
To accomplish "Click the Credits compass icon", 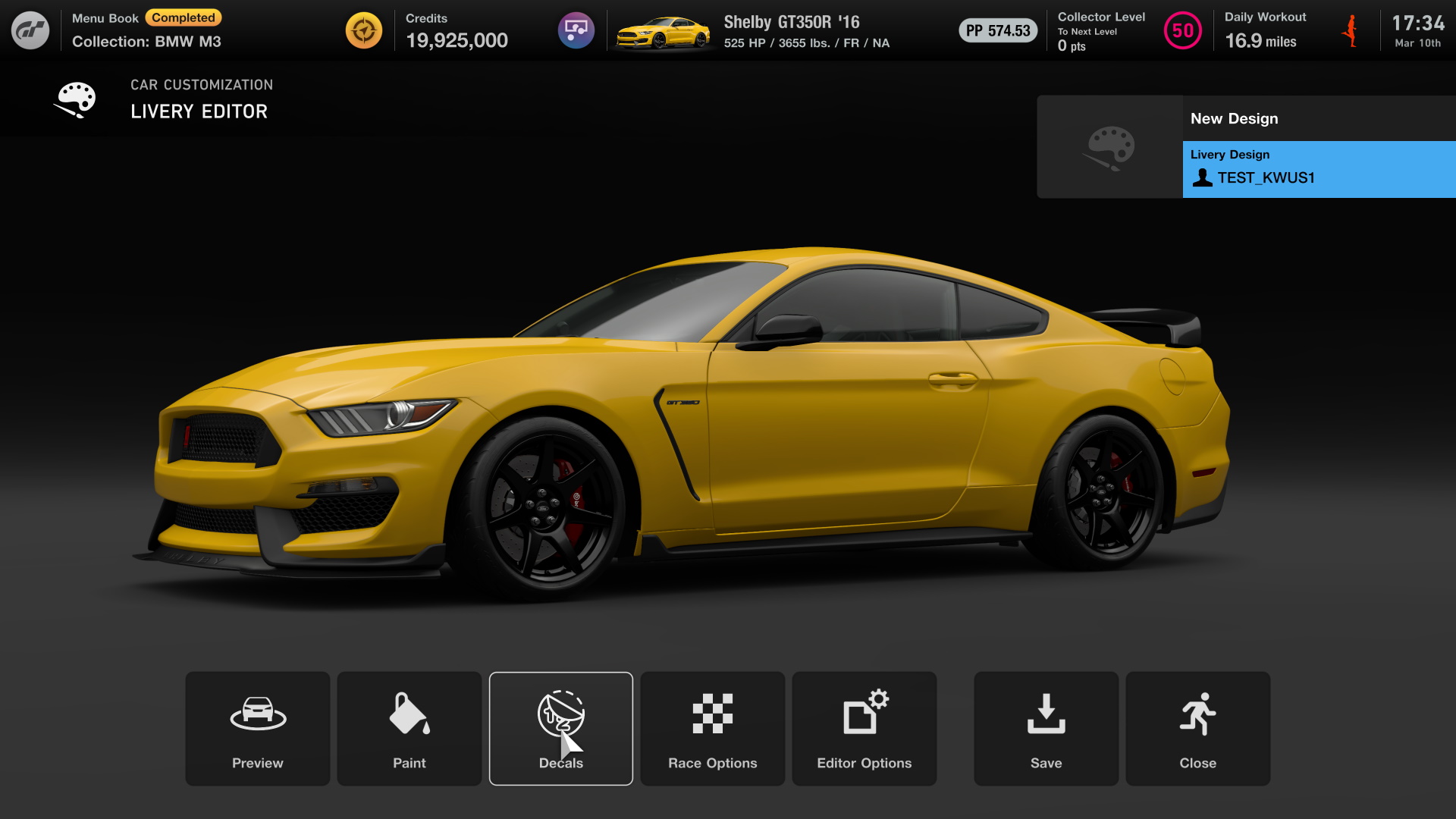I will pos(363,30).
